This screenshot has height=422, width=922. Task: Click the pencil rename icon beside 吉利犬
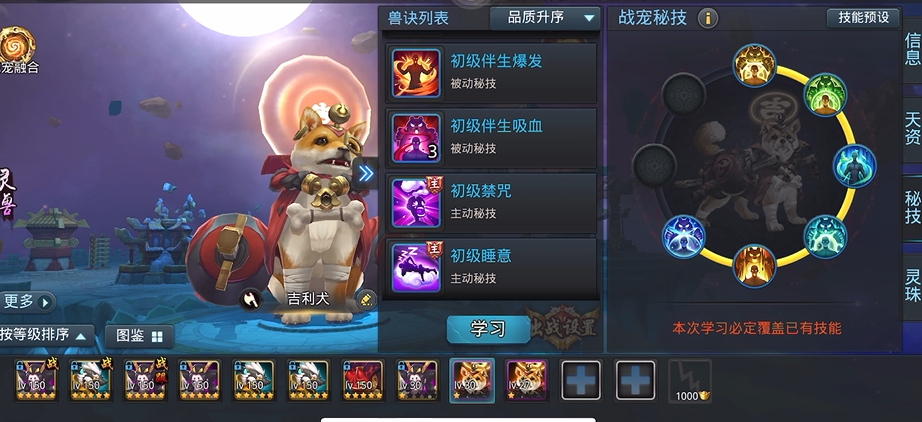pos(366,298)
